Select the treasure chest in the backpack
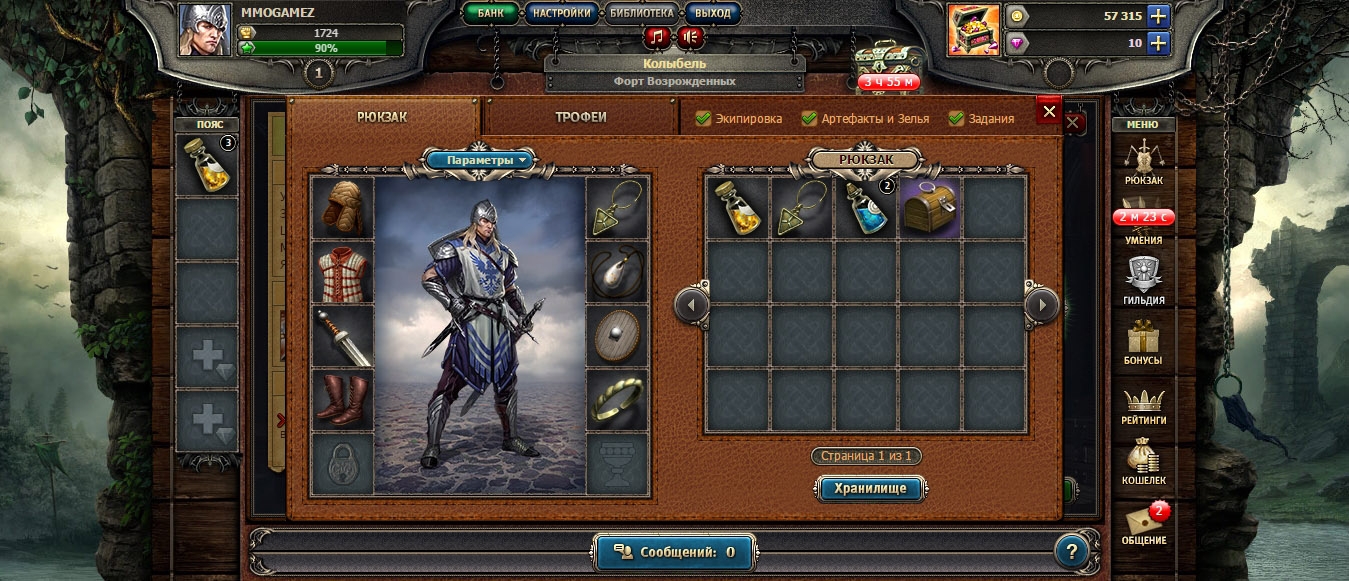Image resolution: width=1349 pixels, height=581 pixels. tap(930, 208)
